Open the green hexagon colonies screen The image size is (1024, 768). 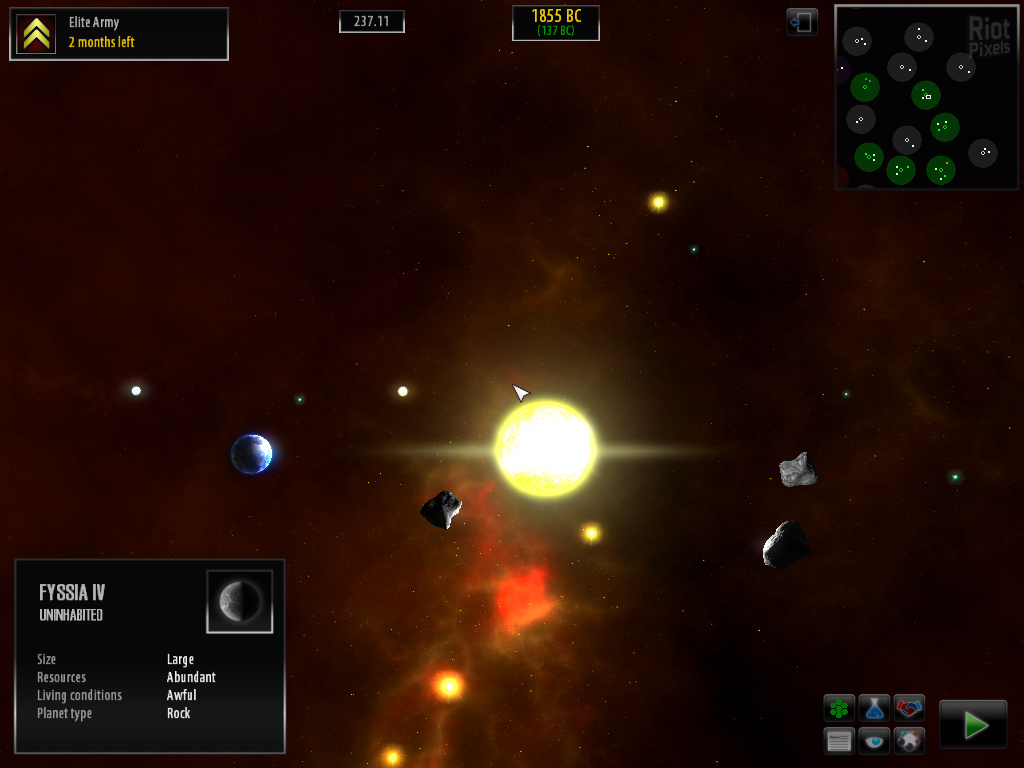tap(839, 709)
